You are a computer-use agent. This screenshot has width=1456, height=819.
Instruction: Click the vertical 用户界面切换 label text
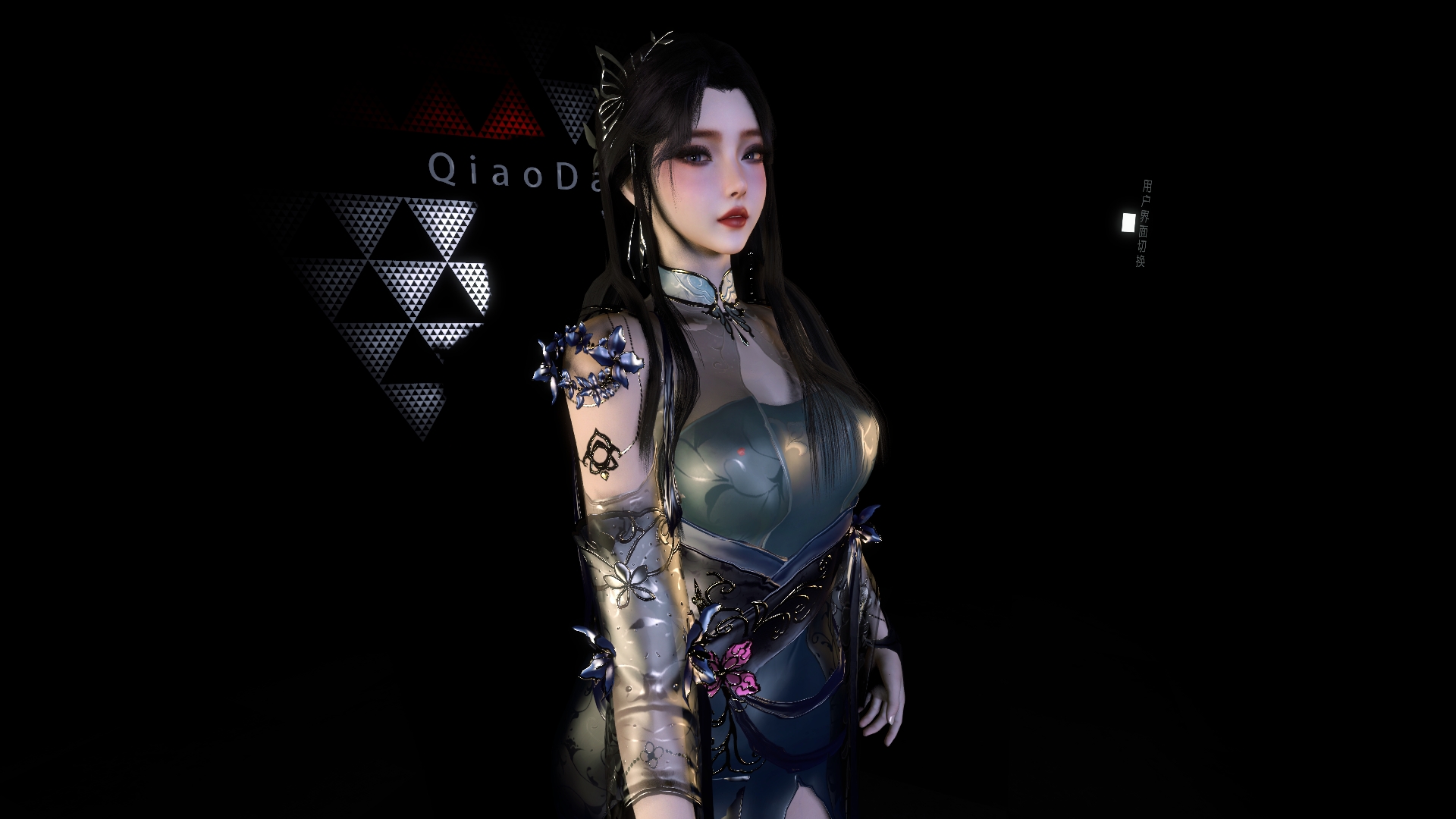(x=1147, y=224)
